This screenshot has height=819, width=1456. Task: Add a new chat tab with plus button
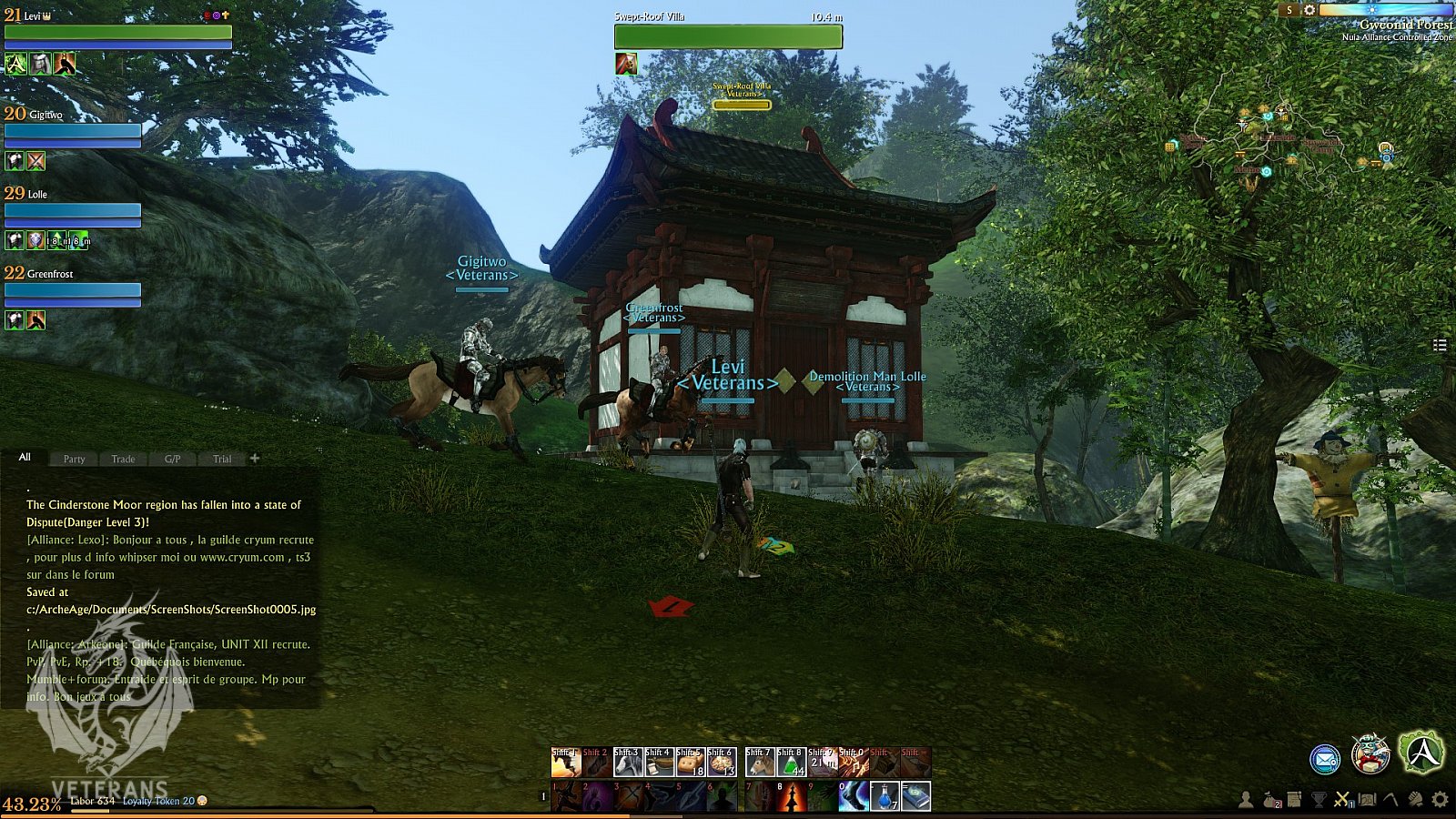[255, 458]
